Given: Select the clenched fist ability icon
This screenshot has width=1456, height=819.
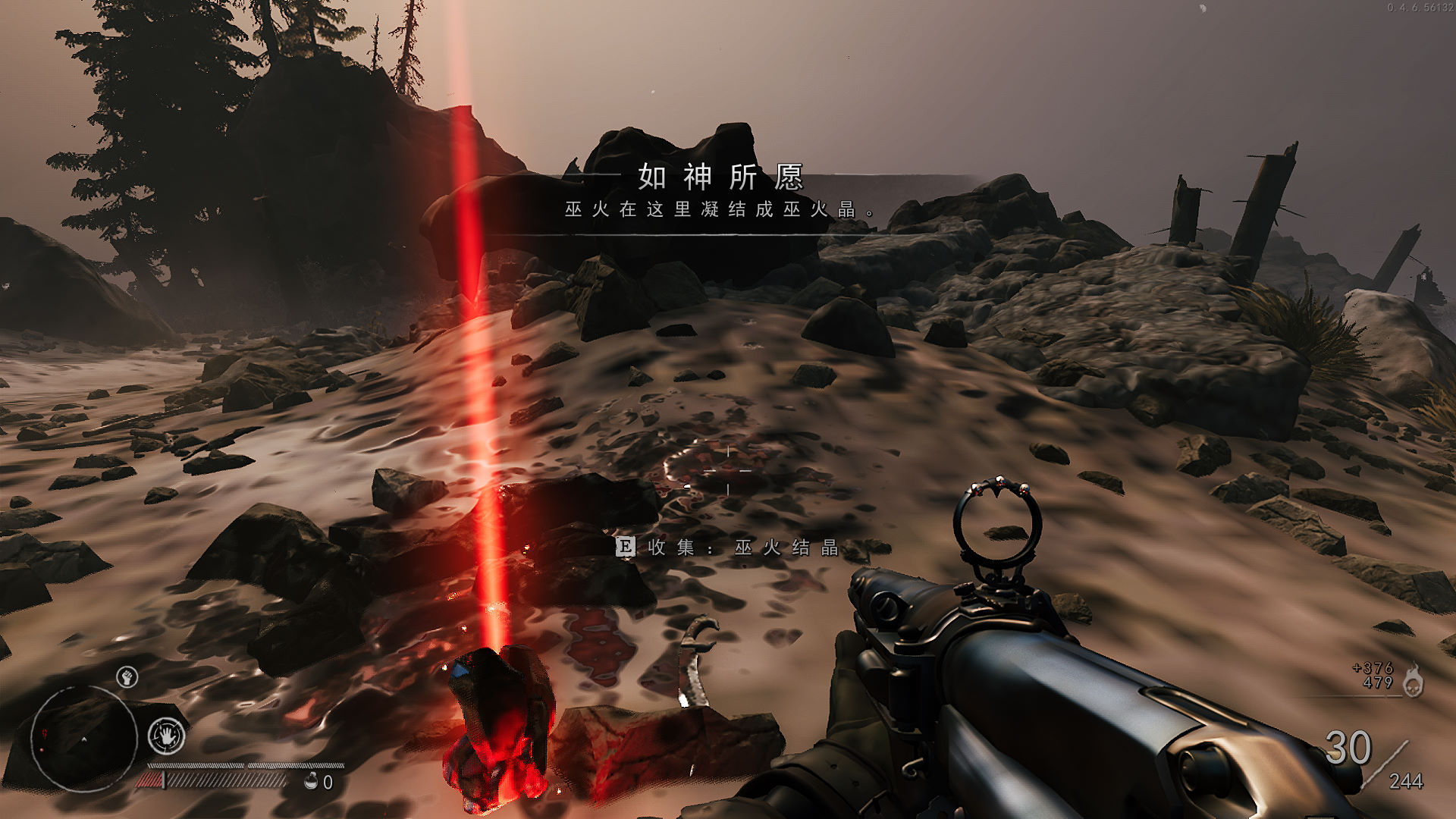Looking at the screenshot, I should point(127,676).
